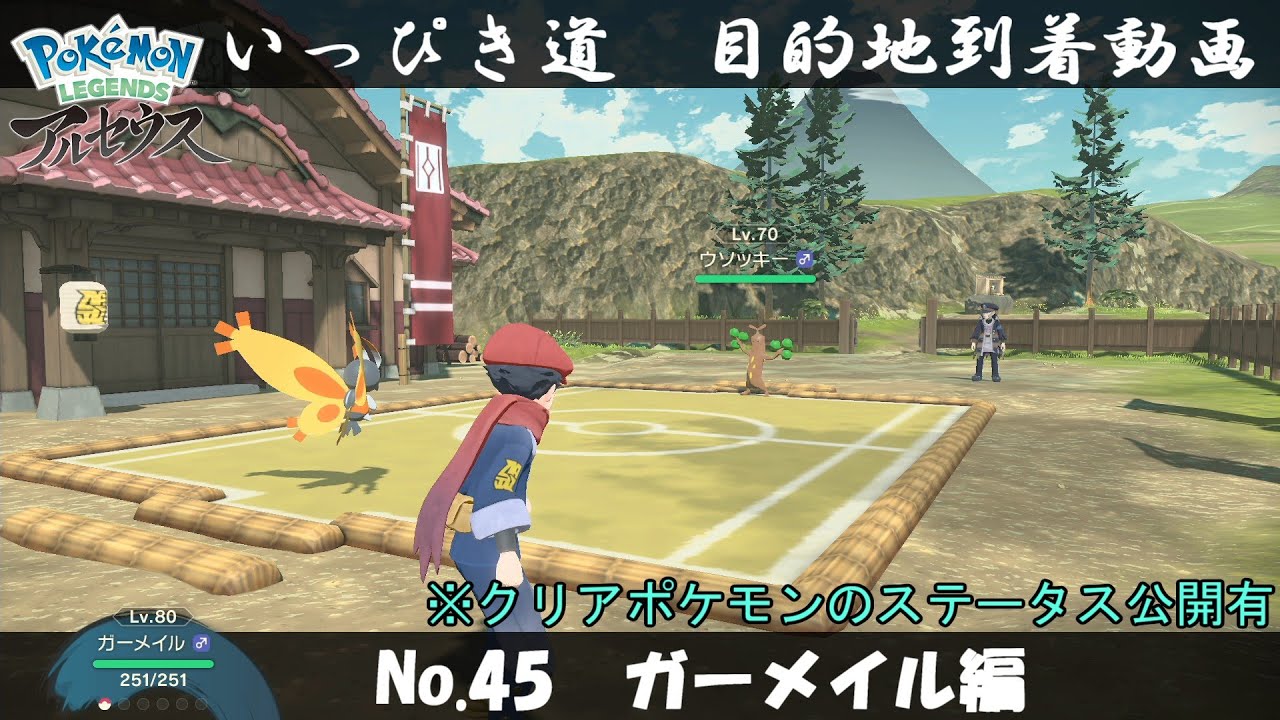Click the second empty Poké Ball slot
Screen dimensions: 1280x720
coord(124,703)
